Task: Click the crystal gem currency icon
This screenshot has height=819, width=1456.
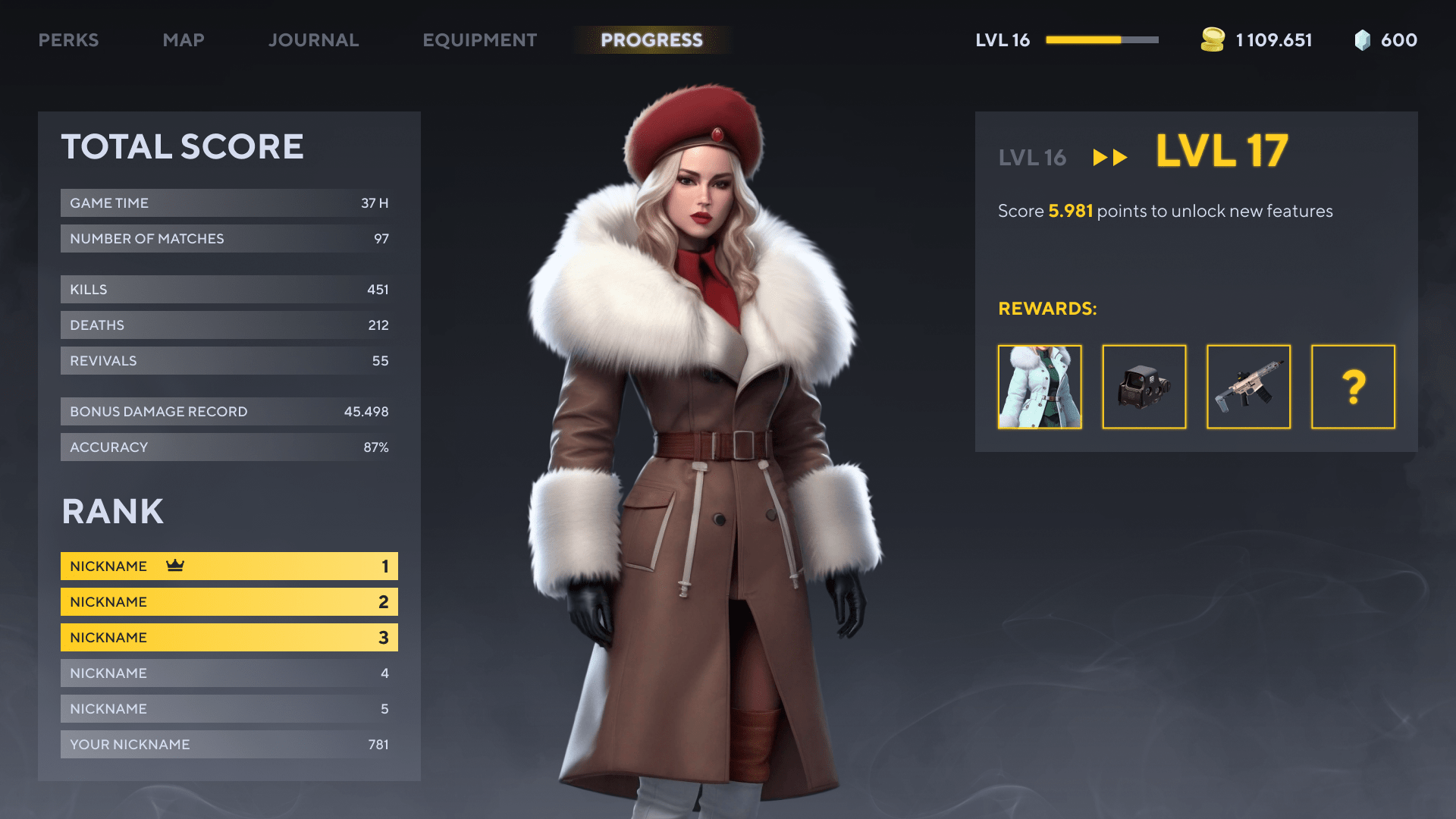Action: (x=1362, y=40)
